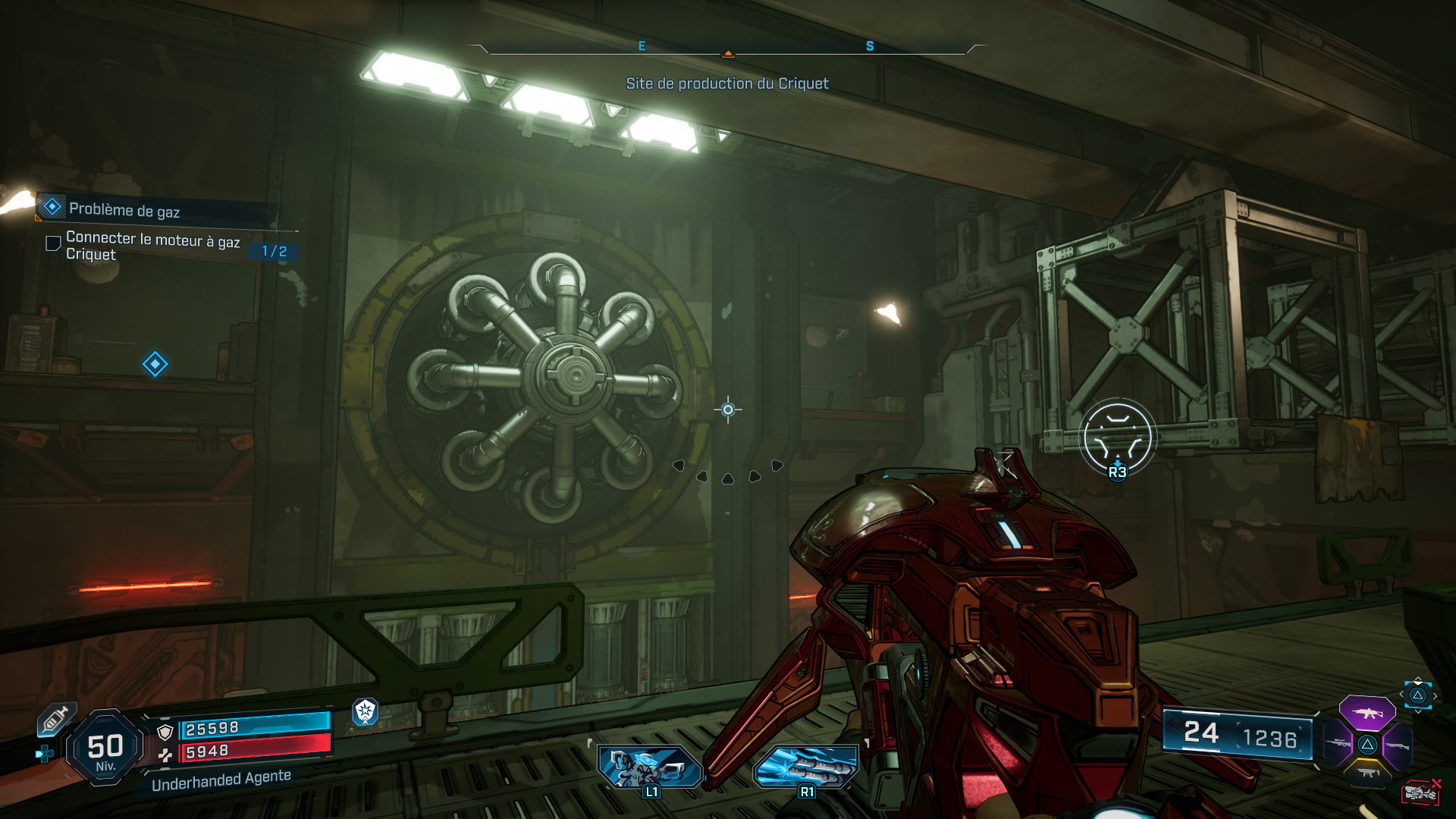
Task: Click the left chevron beside the swap prompt
Action: tap(1401, 694)
